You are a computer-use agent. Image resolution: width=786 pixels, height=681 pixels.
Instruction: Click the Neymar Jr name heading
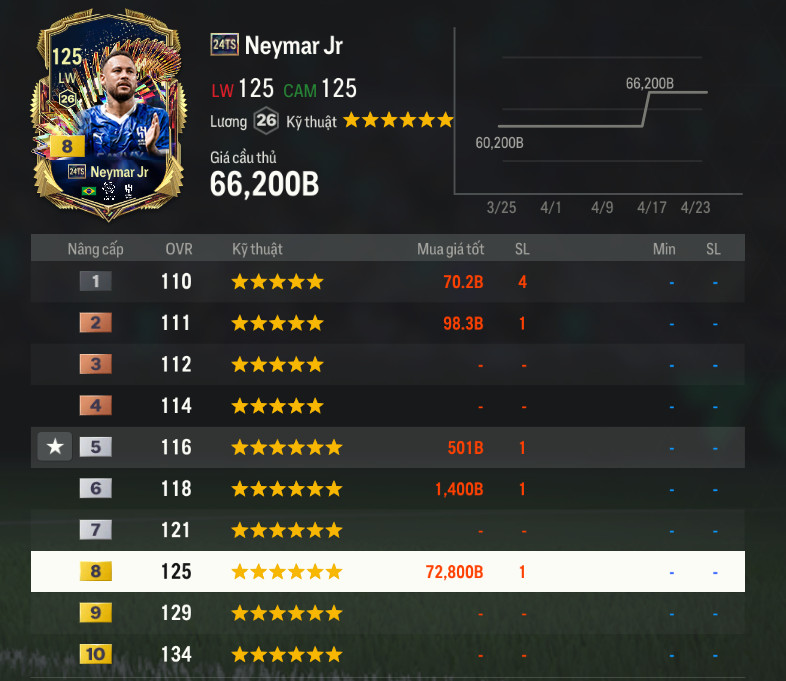[293, 45]
